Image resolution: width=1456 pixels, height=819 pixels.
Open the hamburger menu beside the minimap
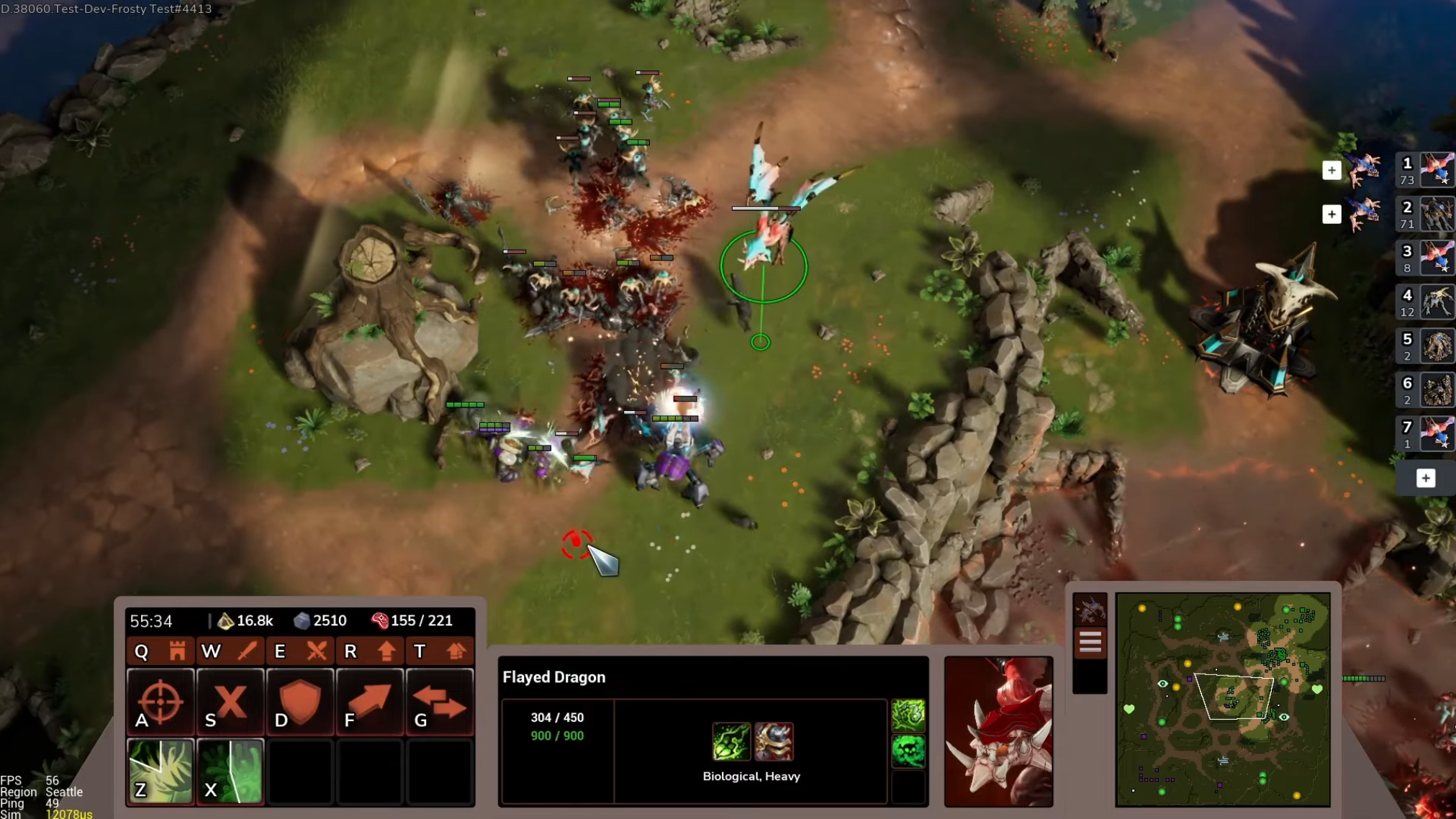pyautogui.click(x=1090, y=642)
